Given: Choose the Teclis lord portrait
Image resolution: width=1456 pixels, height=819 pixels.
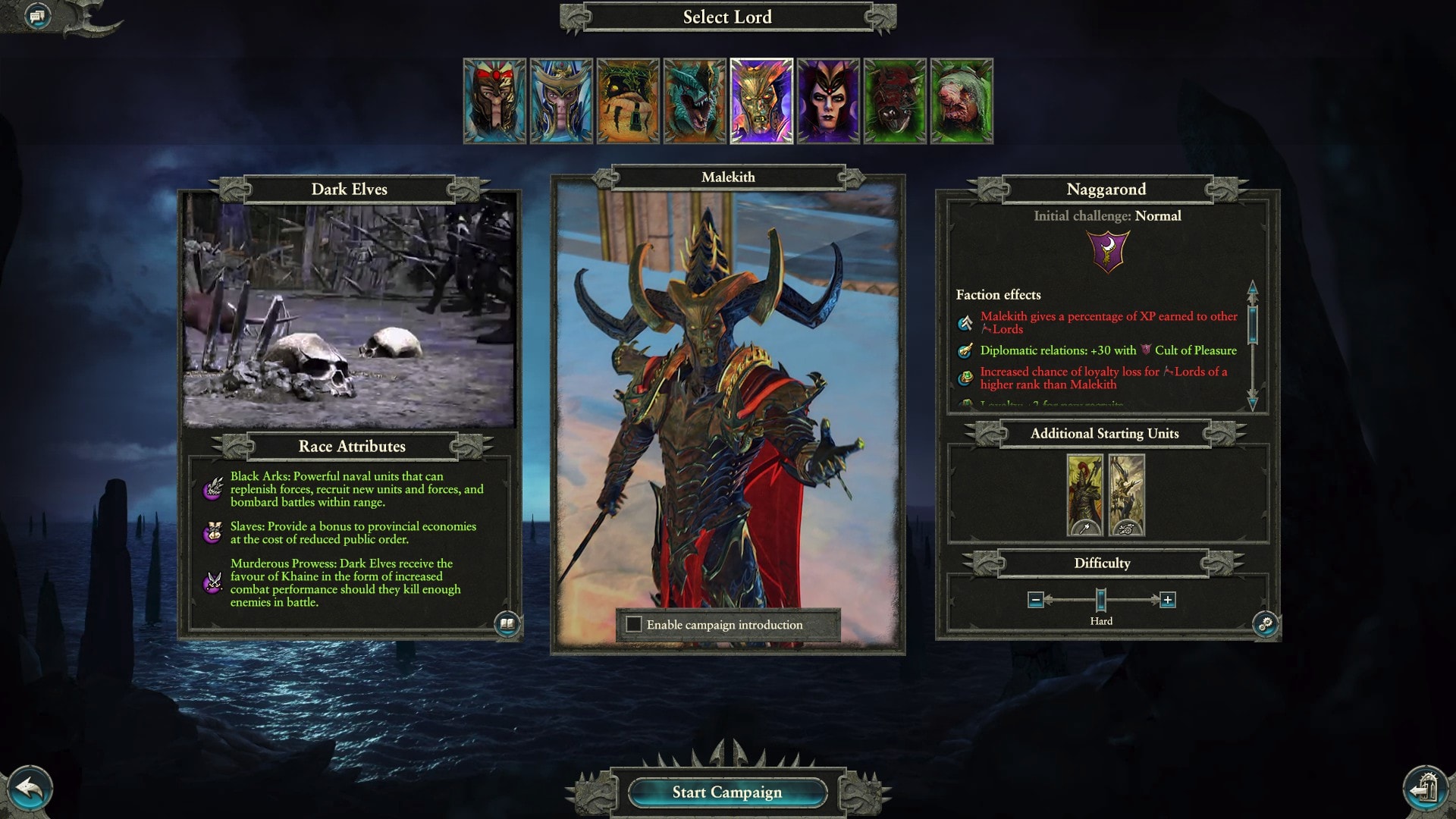Looking at the screenshot, I should pos(561,101).
